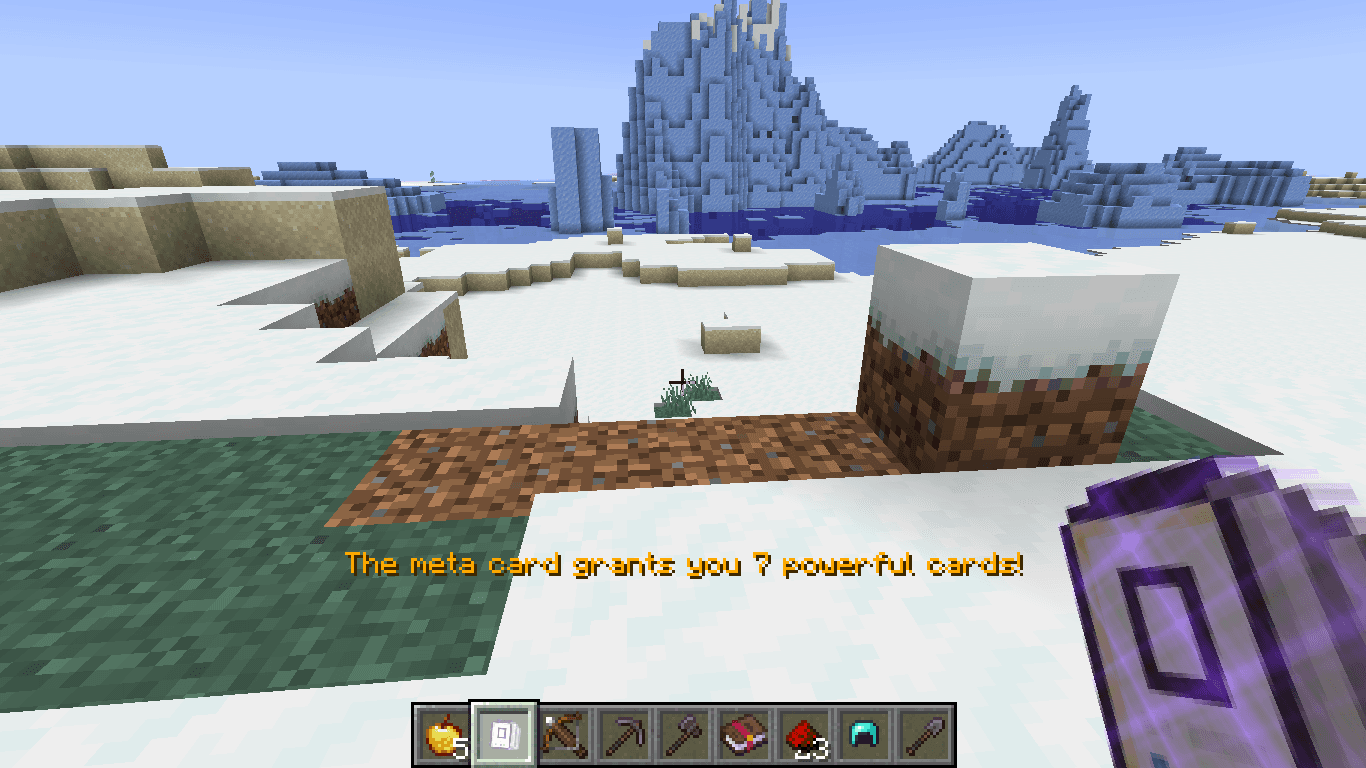Select the golden apple hotbar slot
The image size is (1366, 768).
pyautogui.click(x=444, y=737)
